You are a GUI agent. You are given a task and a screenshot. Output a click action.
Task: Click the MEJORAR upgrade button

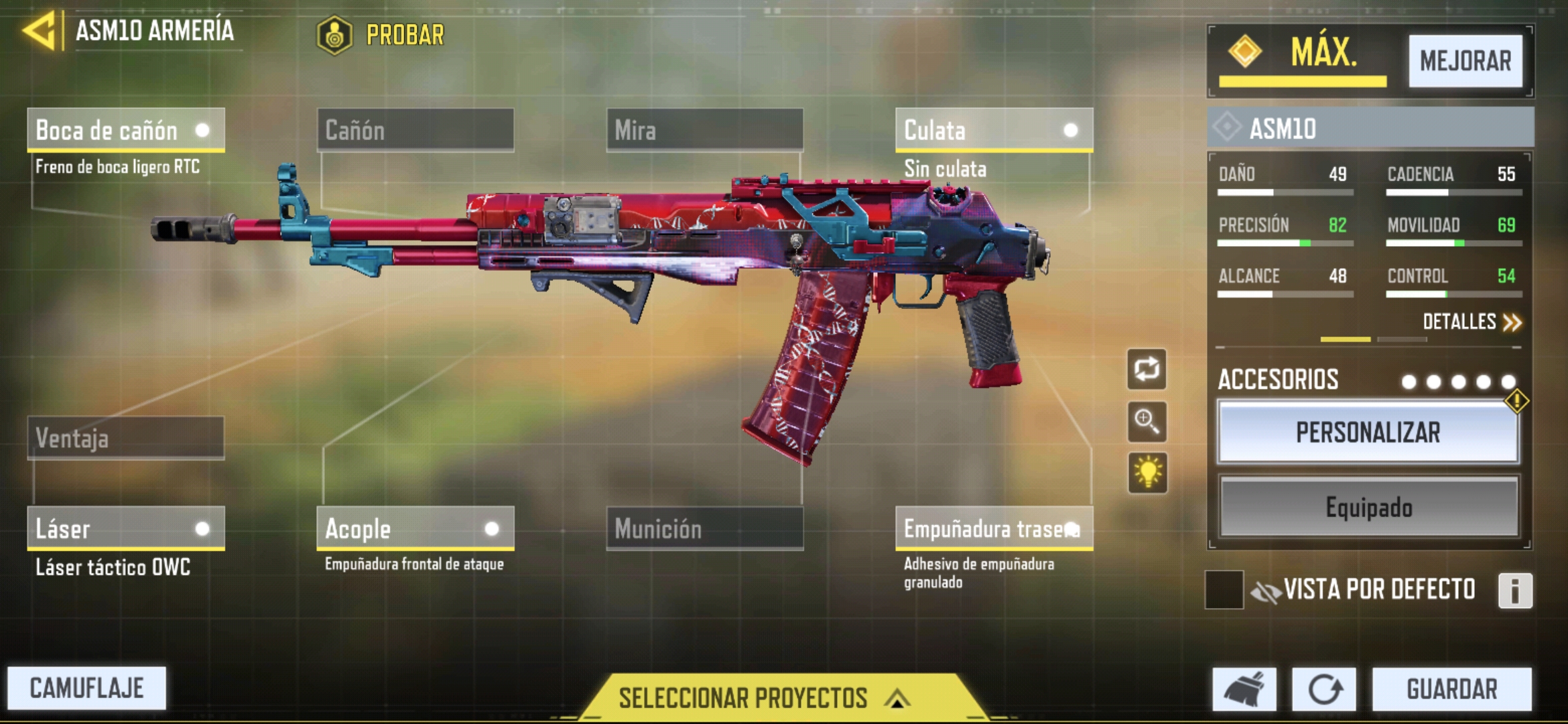[x=1465, y=61]
